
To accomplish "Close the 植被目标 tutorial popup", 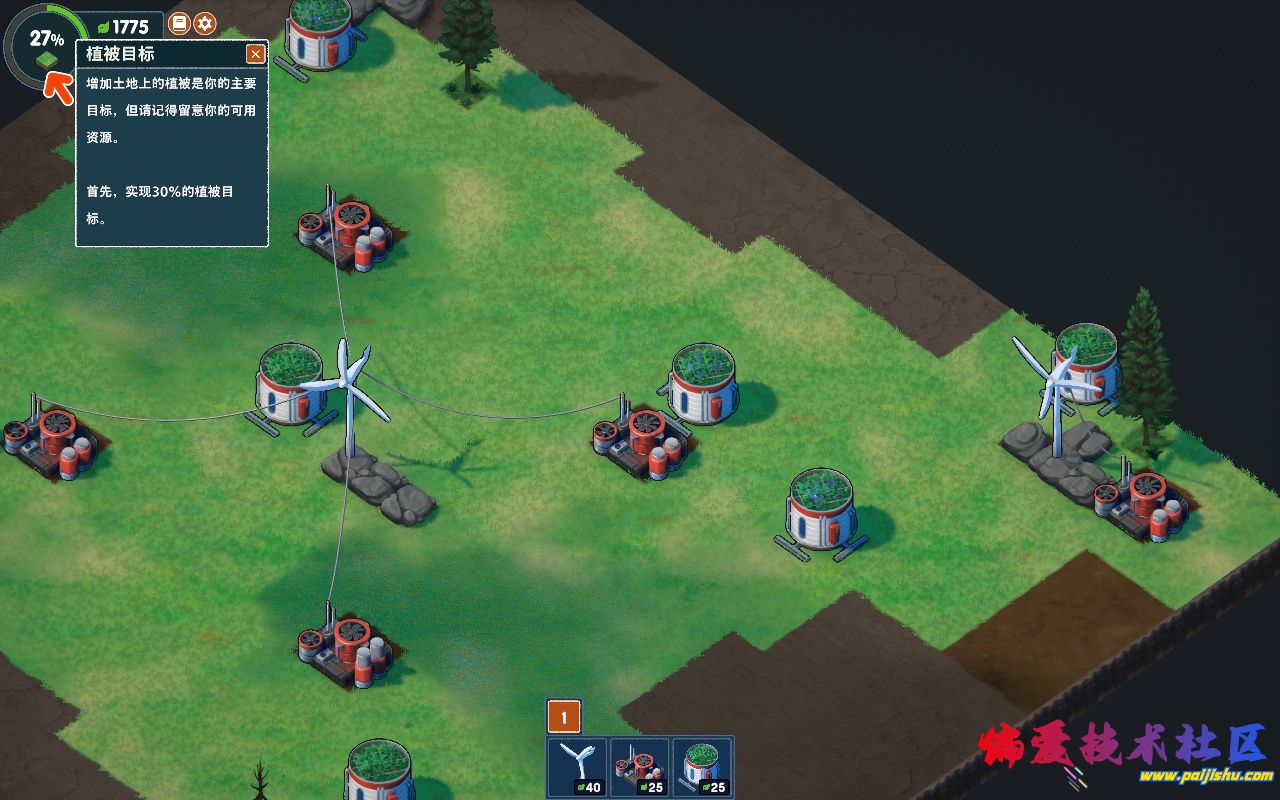I will (256, 54).
